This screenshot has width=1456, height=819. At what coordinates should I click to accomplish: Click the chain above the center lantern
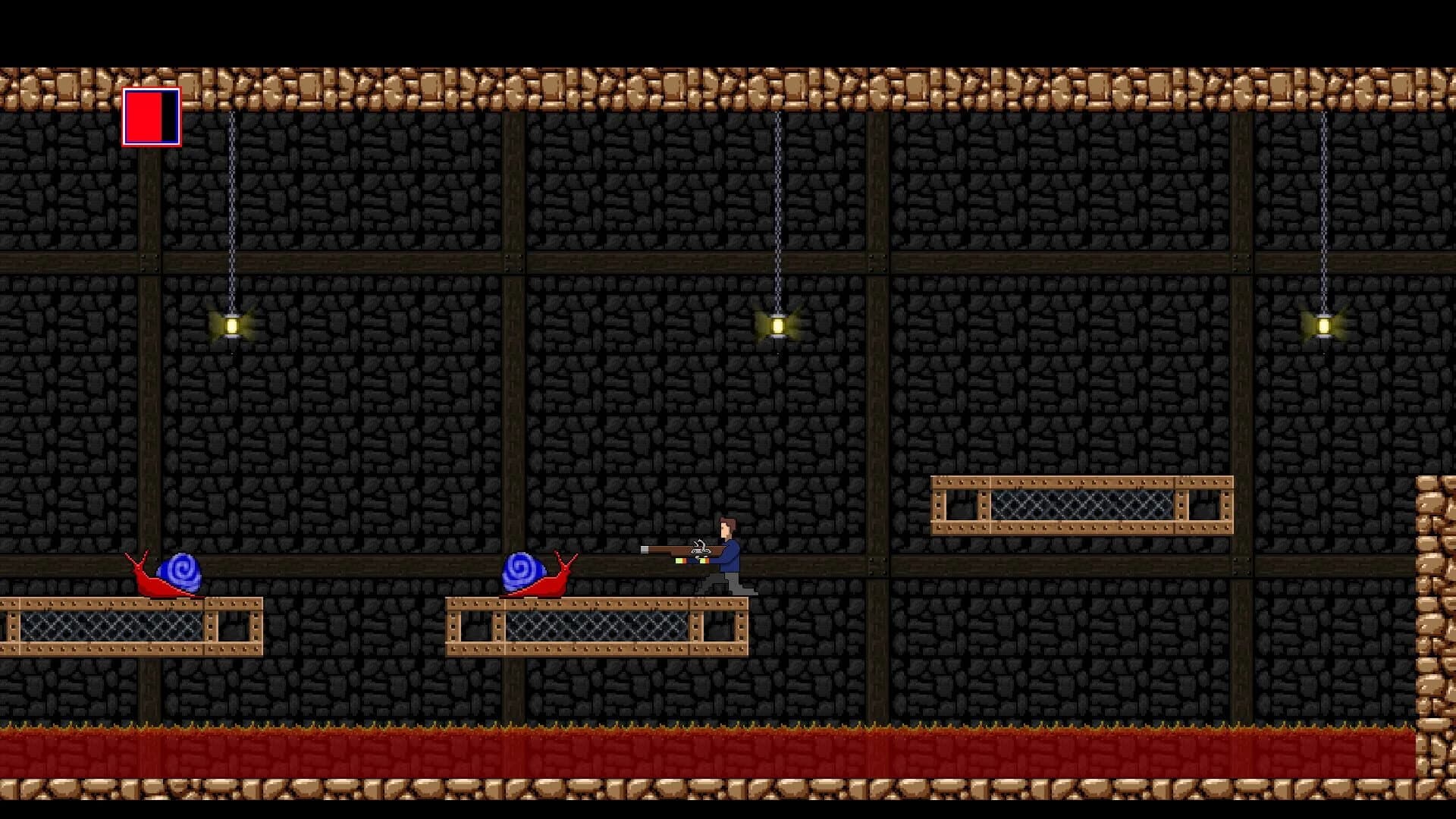click(777, 212)
